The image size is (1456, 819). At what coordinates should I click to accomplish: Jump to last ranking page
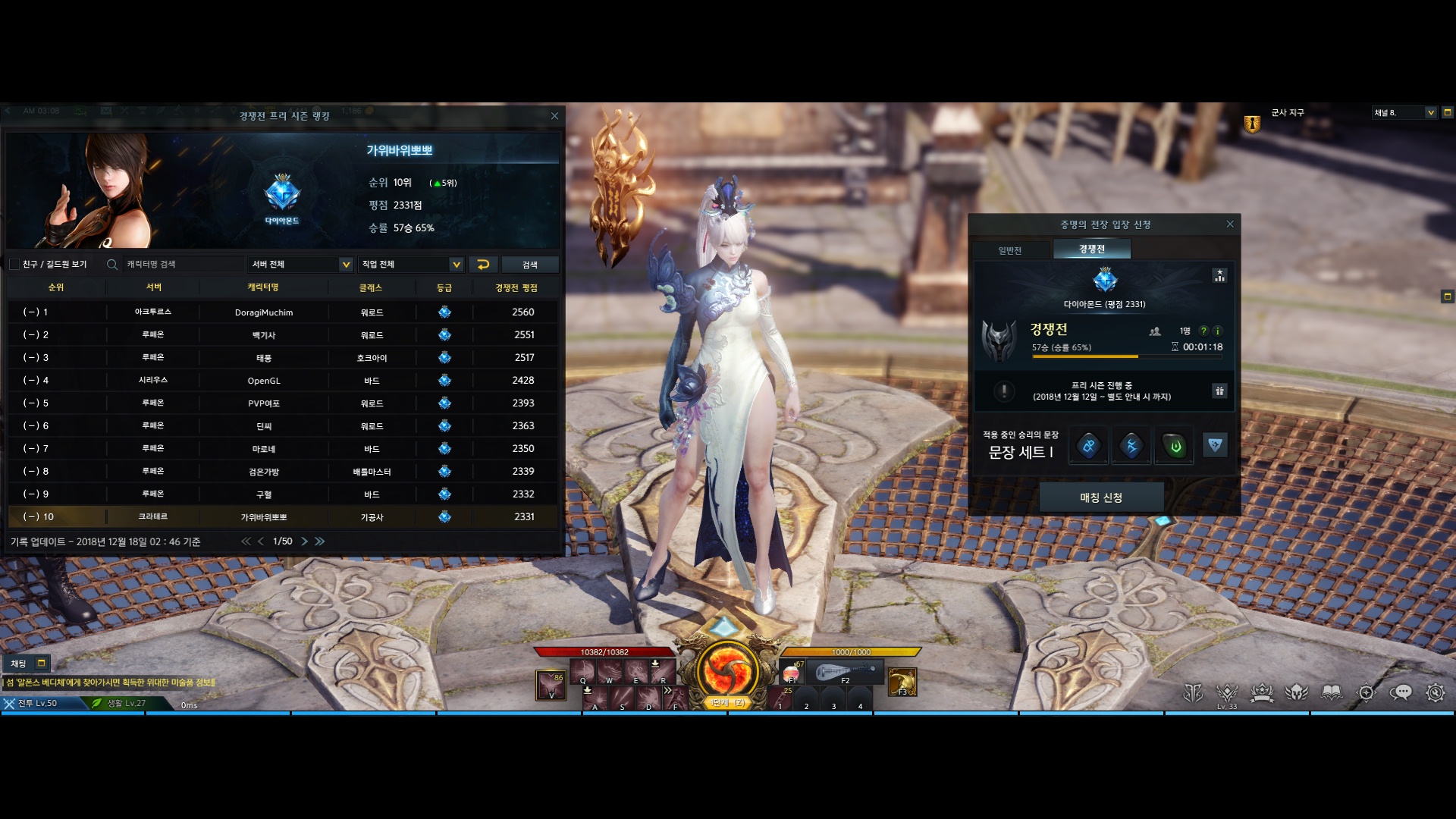(320, 541)
